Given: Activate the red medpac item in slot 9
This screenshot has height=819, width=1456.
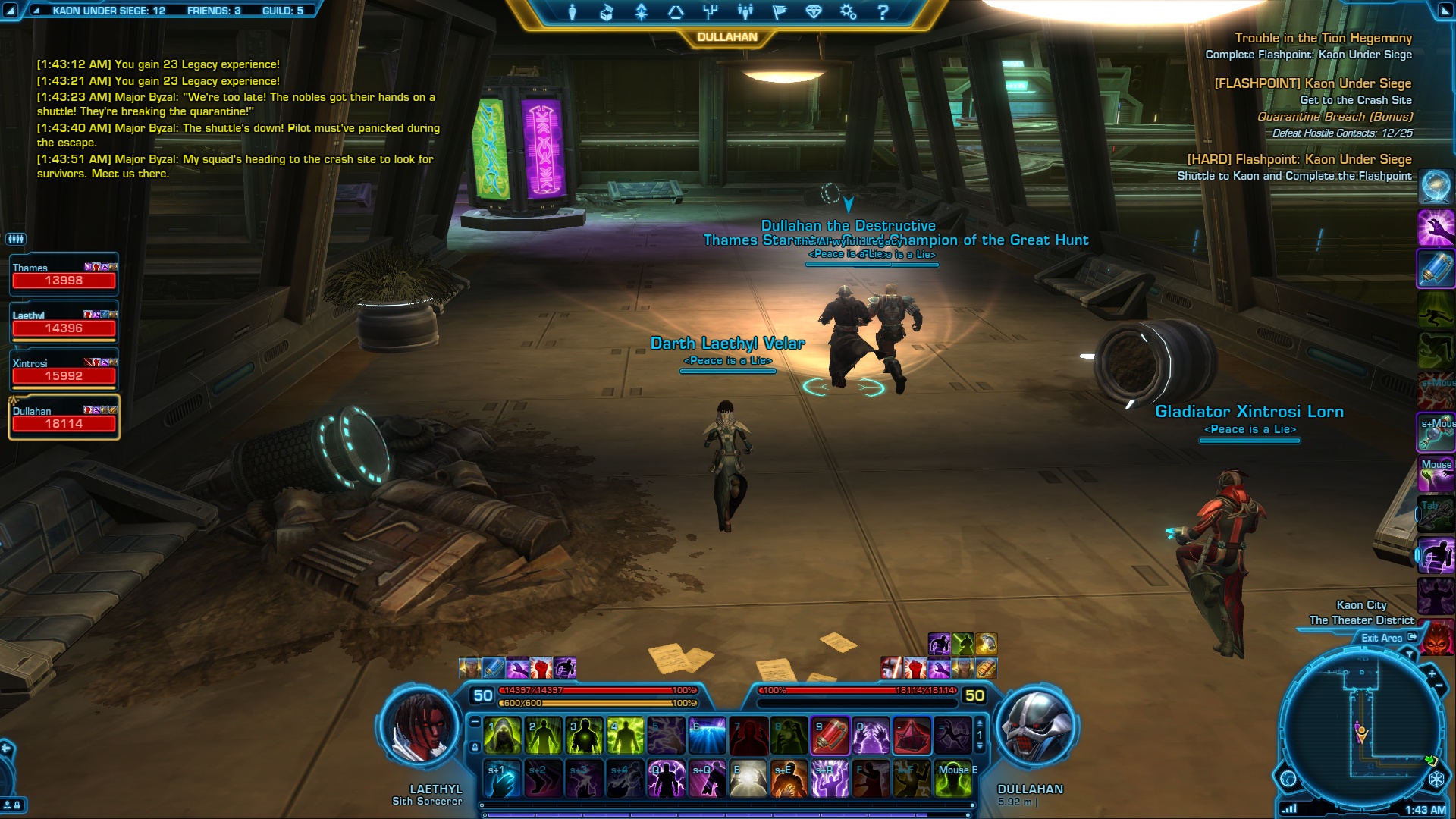Looking at the screenshot, I should pos(830,736).
